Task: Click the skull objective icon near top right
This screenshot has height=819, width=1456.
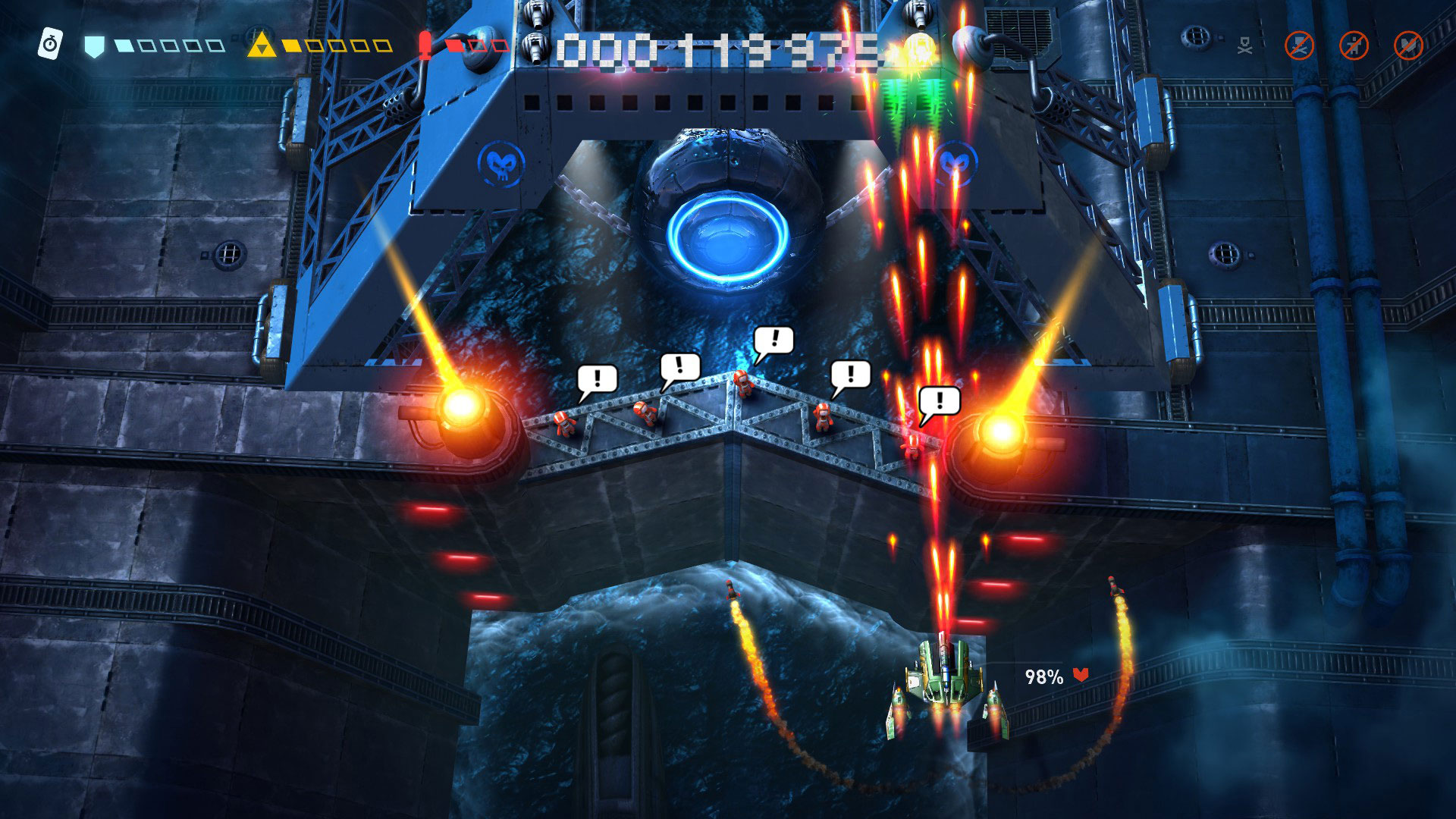Action: (x=1245, y=45)
